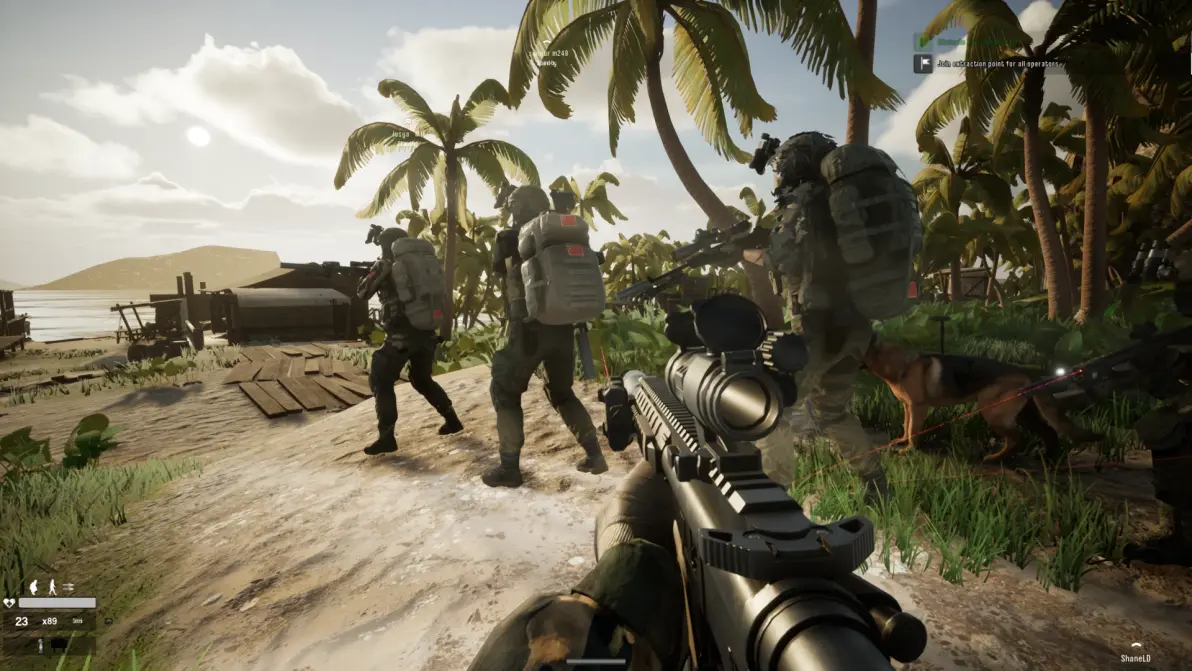Screen dimensions: 1192x671
Task: Select the walking stance icon
Action: click(50, 587)
